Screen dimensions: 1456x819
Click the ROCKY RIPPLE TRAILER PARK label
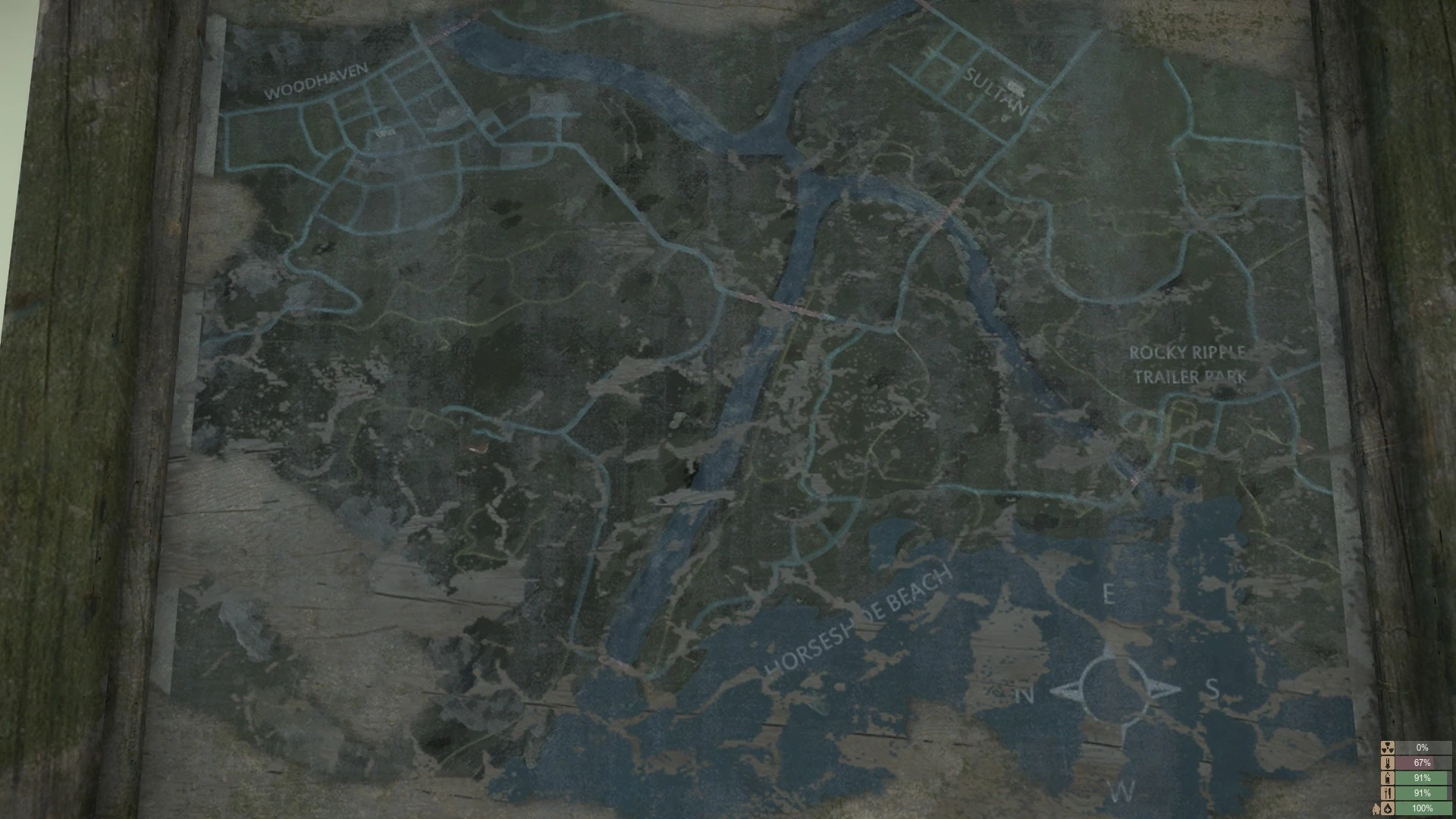pos(1188,362)
